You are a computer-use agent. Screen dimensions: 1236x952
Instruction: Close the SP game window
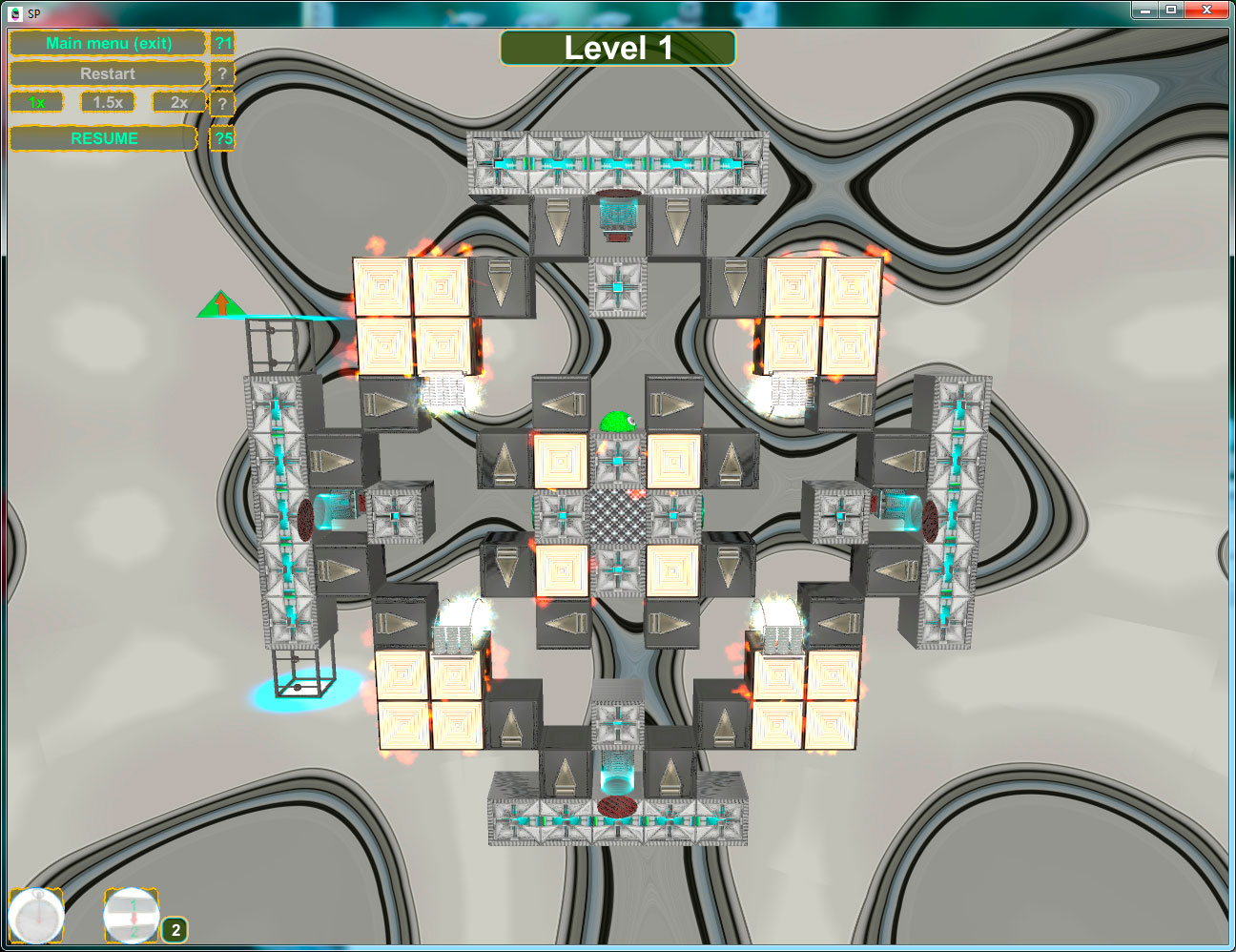[1206, 10]
